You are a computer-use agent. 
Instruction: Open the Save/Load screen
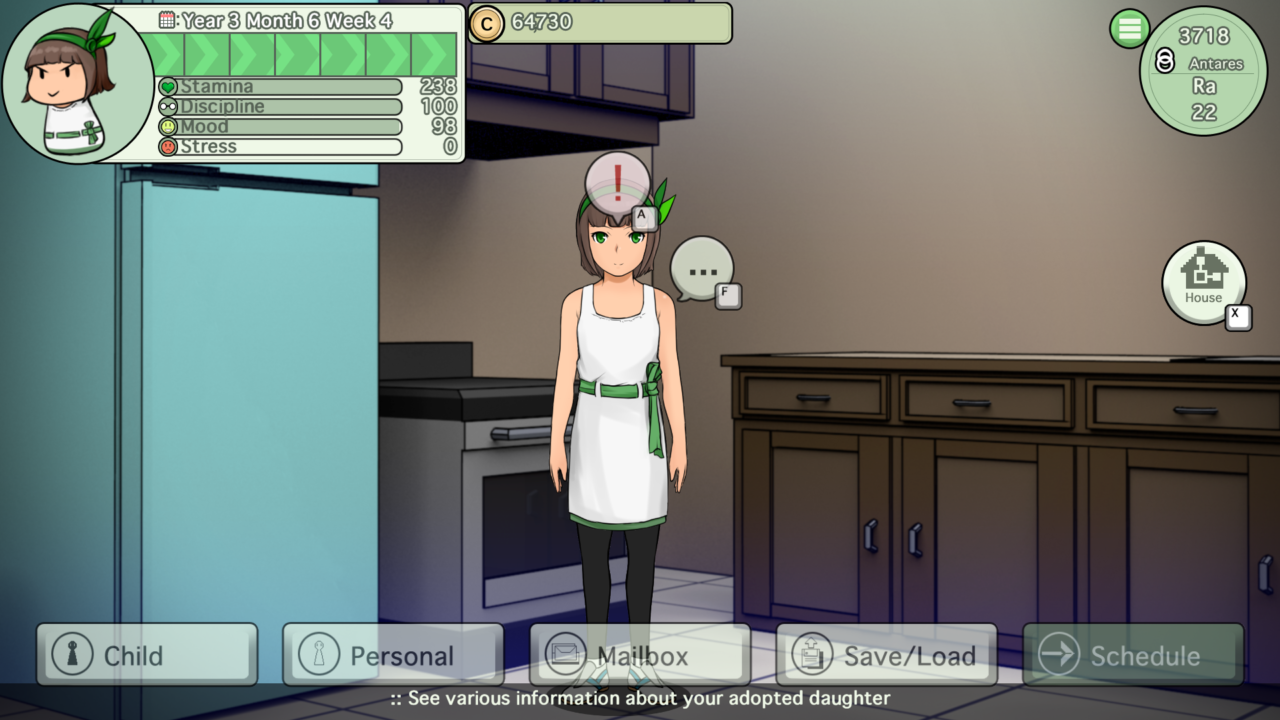(885, 654)
